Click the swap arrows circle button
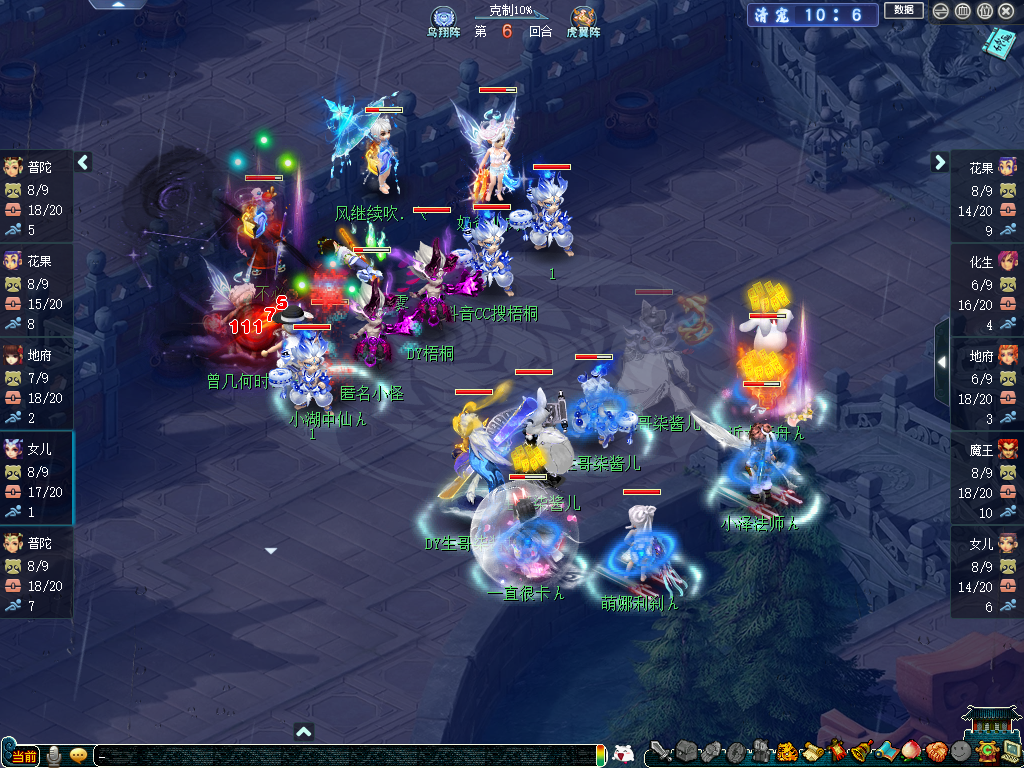Viewport: 1024px width, 768px height. [x=940, y=11]
